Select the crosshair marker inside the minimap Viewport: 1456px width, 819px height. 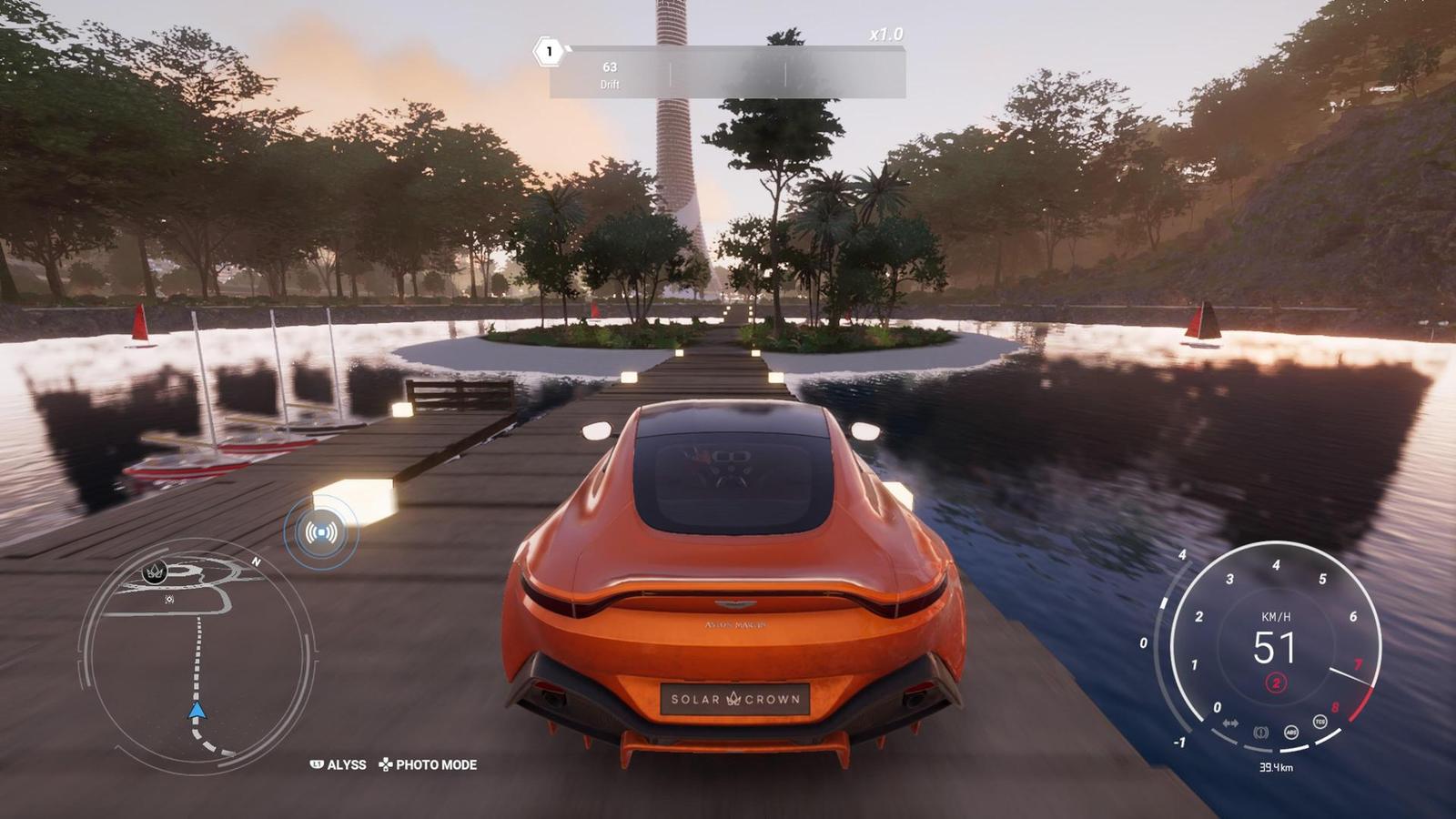tap(169, 599)
